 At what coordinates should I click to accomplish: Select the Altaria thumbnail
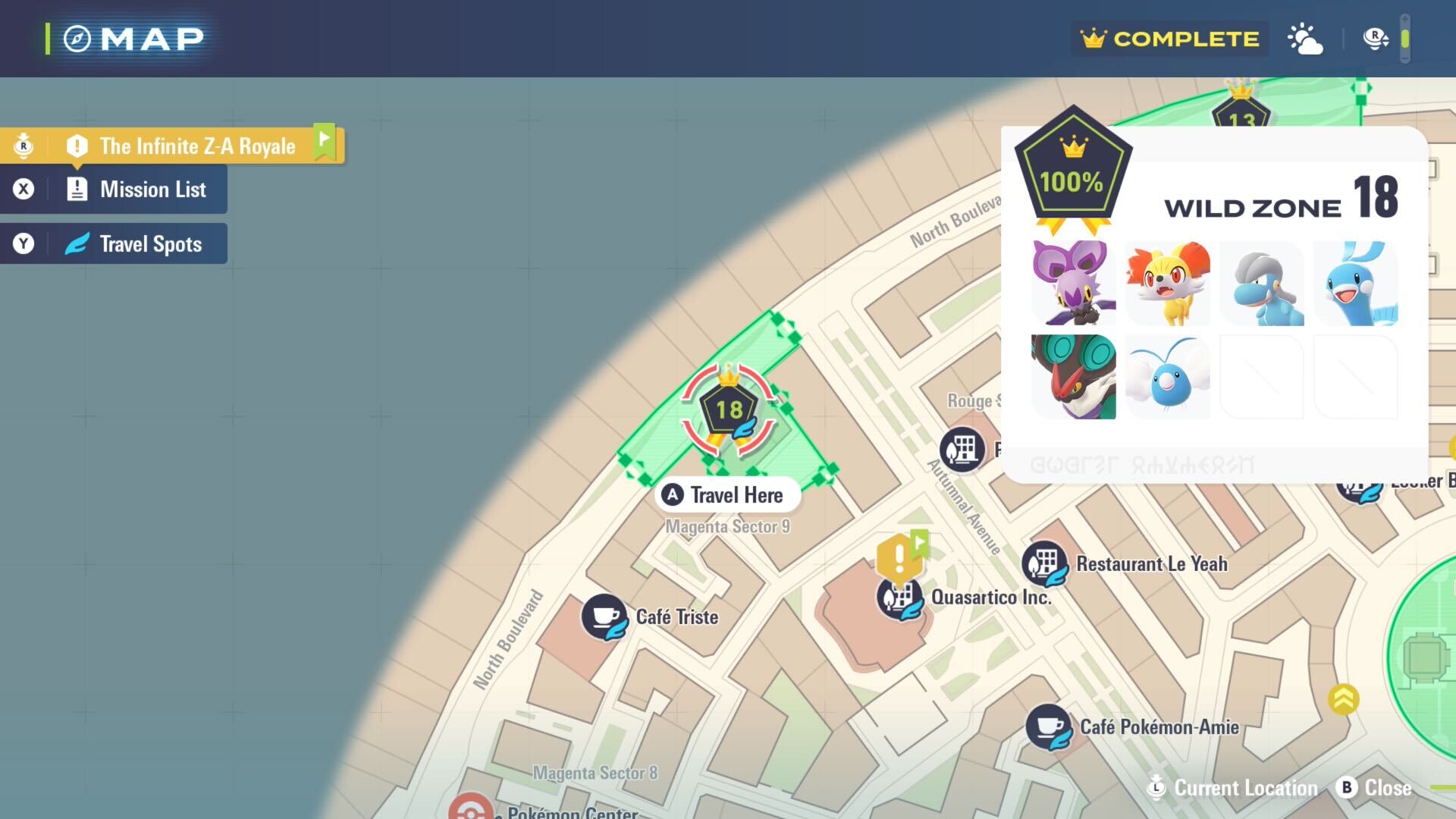pyautogui.click(x=1356, y=284)
